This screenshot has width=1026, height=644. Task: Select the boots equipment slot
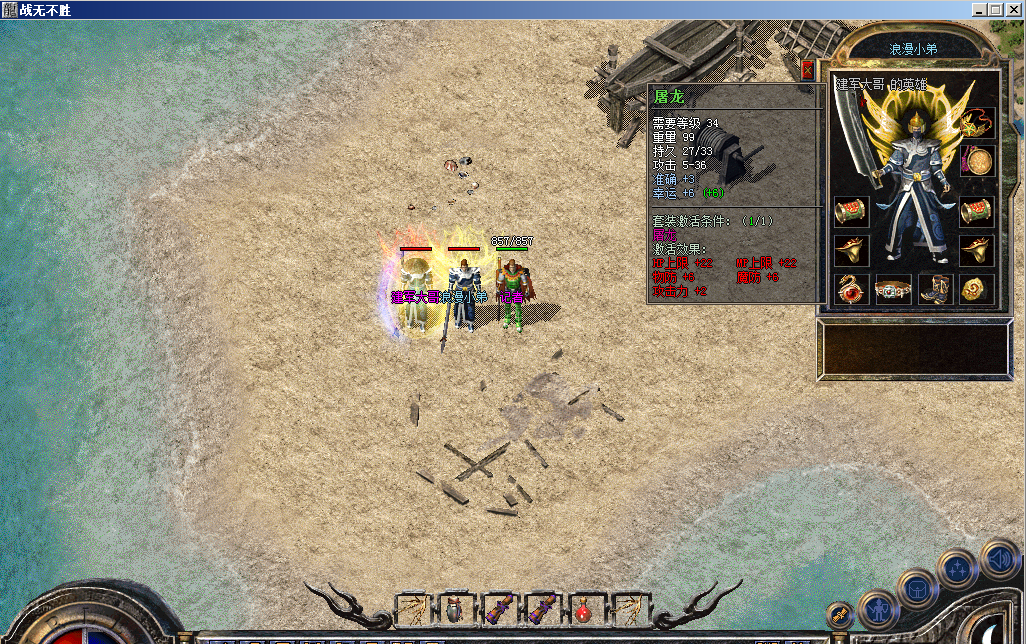(935, 290)
